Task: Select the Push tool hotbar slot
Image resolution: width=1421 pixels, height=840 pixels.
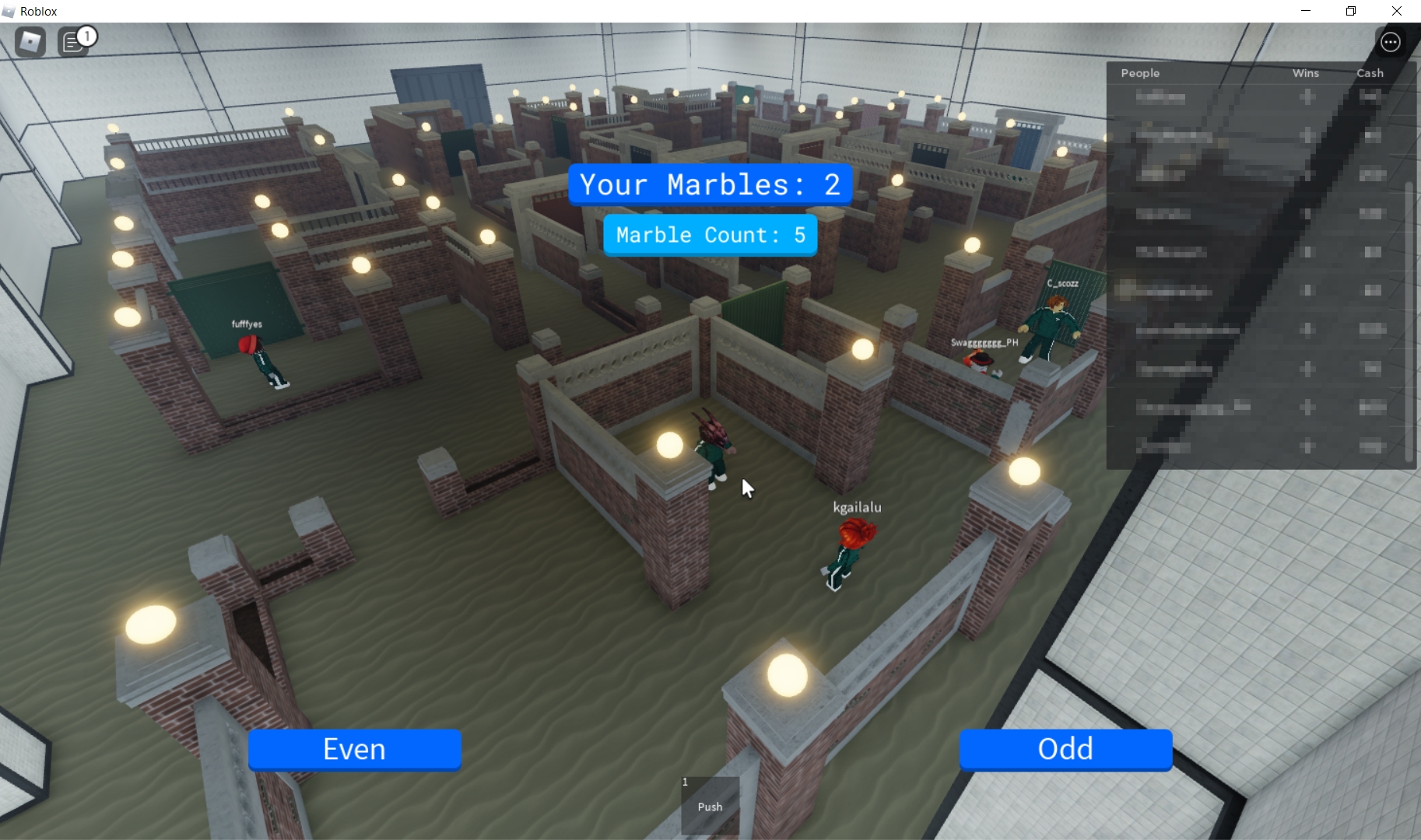Action: click(x=710, y=805)
